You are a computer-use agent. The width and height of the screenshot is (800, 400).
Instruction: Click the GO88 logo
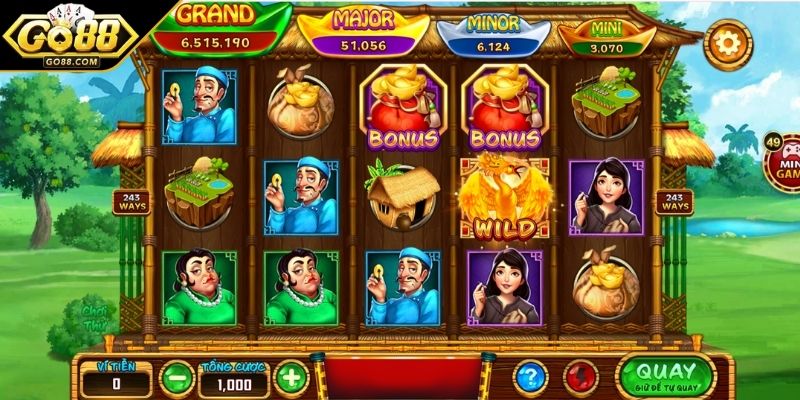70,38
